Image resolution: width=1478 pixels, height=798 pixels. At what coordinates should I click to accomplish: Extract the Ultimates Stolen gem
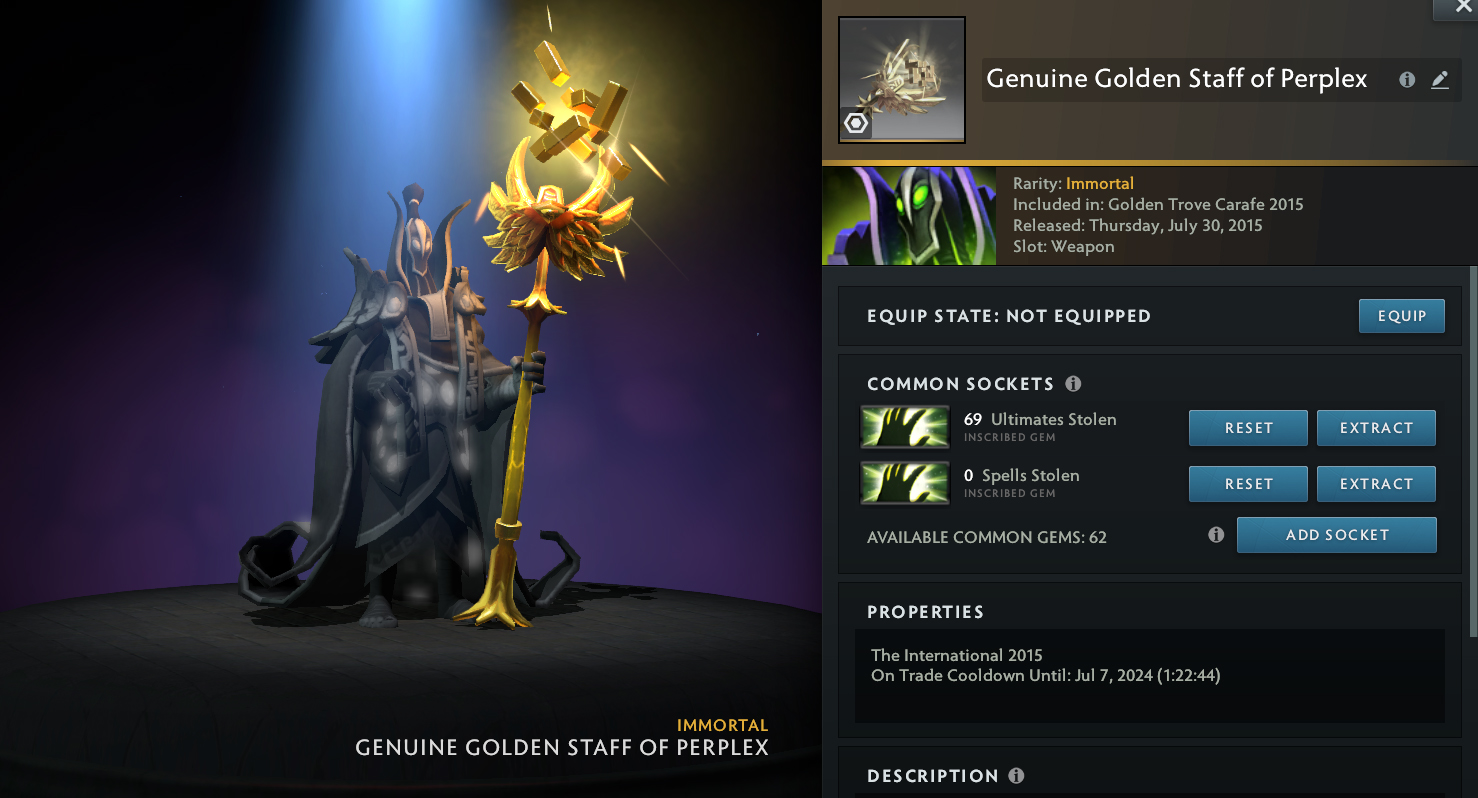coord(1376,428)
